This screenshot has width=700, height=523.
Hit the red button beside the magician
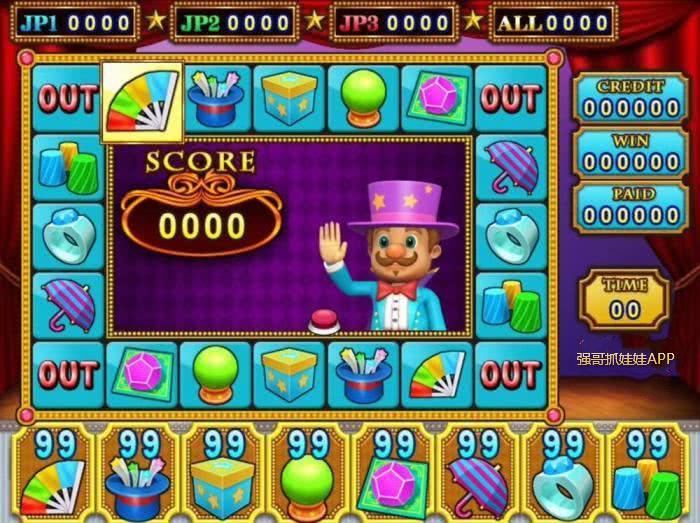point(324,320)
